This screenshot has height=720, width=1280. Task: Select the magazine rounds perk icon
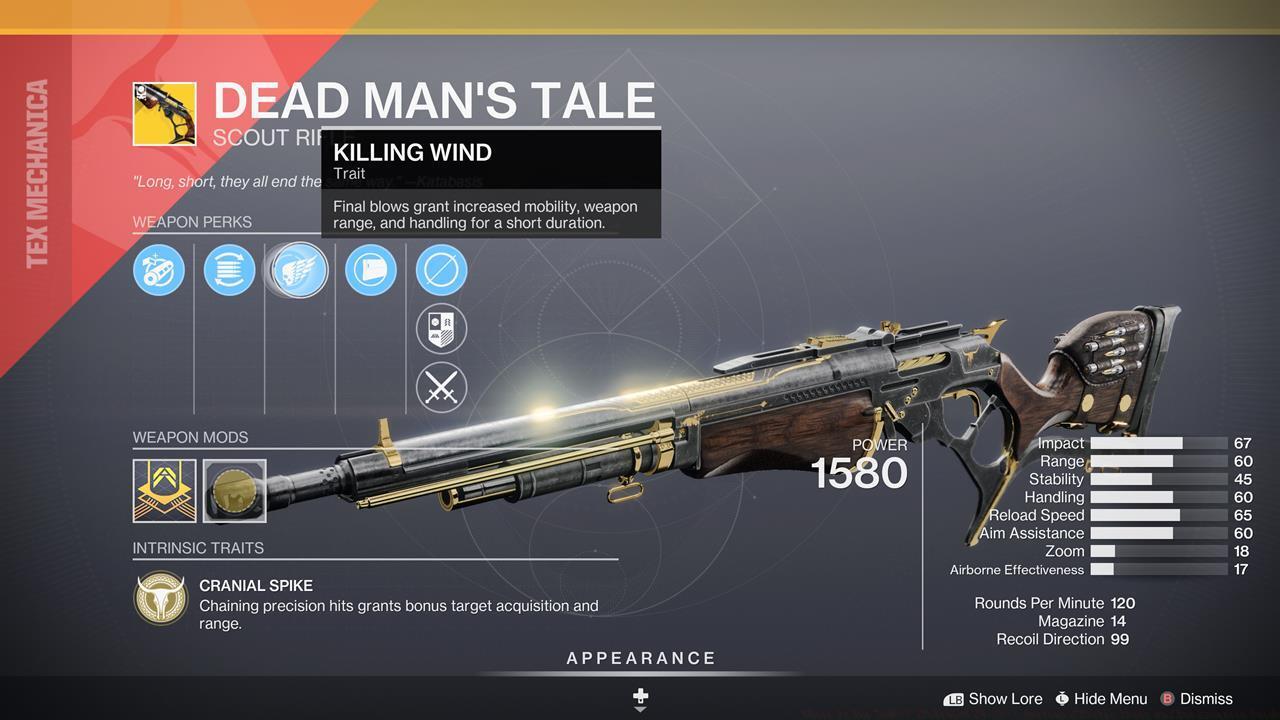(229, 270)
